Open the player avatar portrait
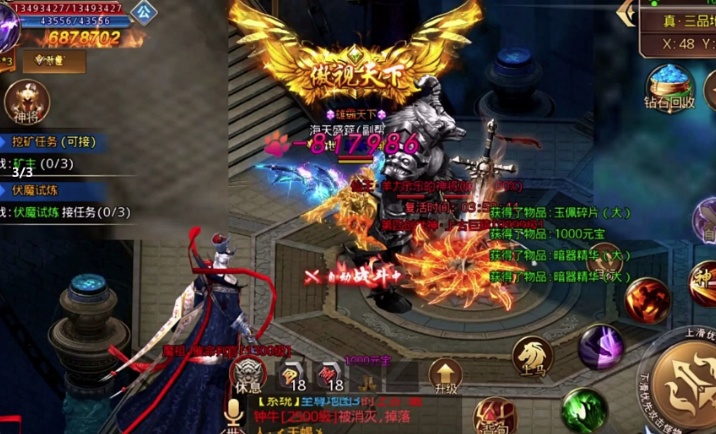Viewport: 716px width, 434px height. pos(8,25)
